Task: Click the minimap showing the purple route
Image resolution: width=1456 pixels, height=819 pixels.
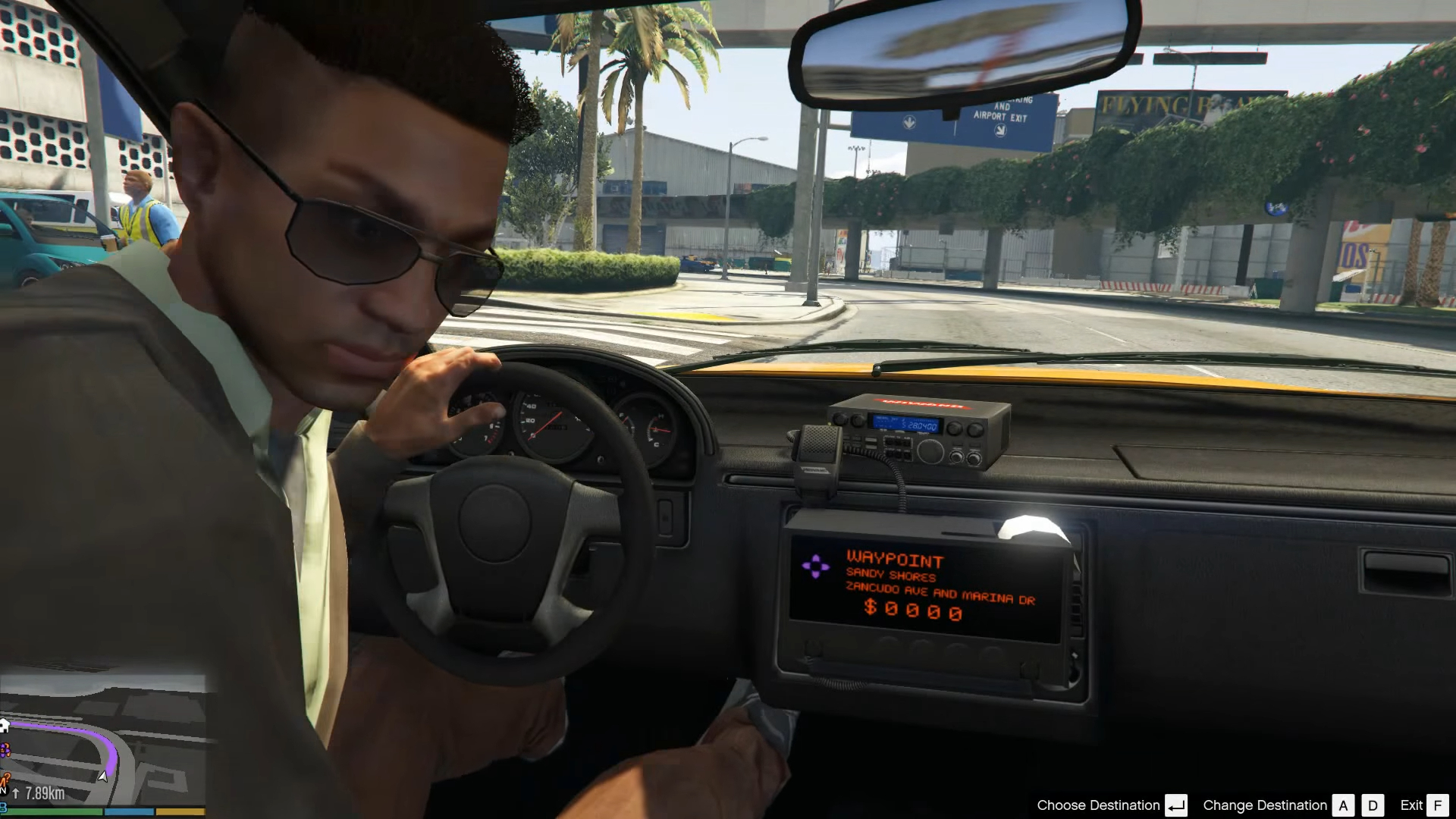Action: (x=102, y=739)
